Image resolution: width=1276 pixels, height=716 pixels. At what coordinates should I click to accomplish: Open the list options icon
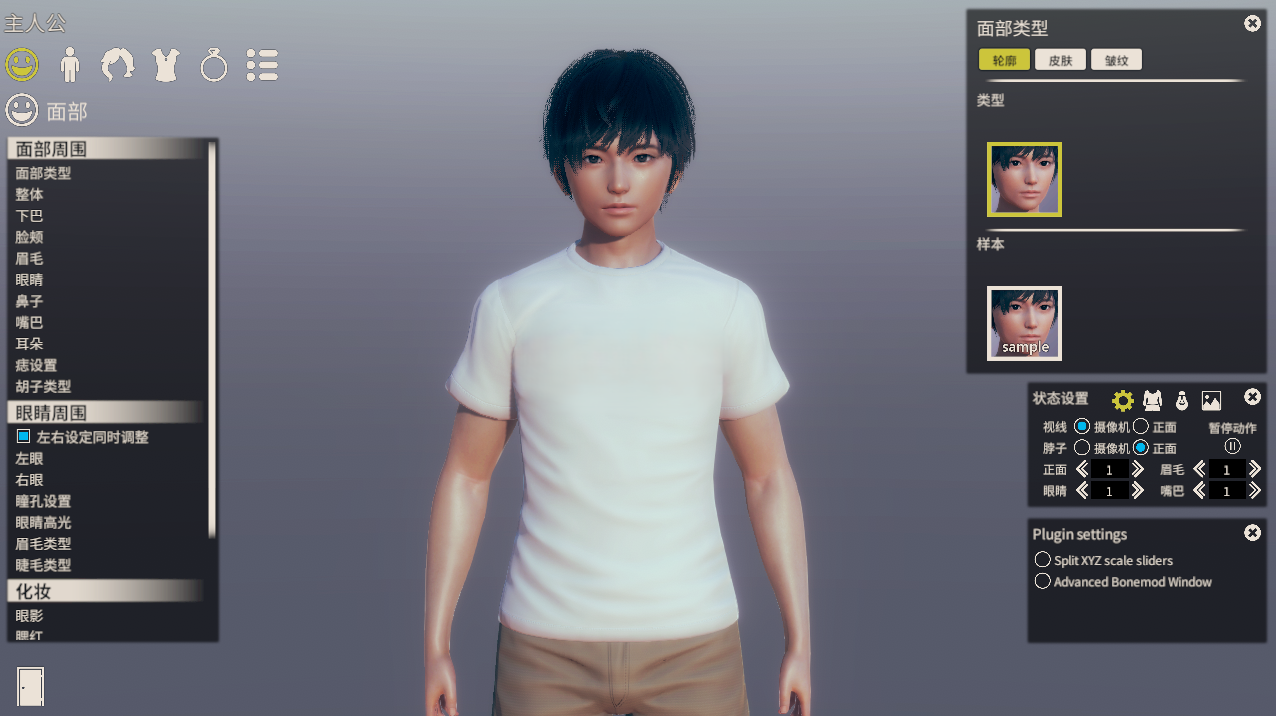(262, 65)
